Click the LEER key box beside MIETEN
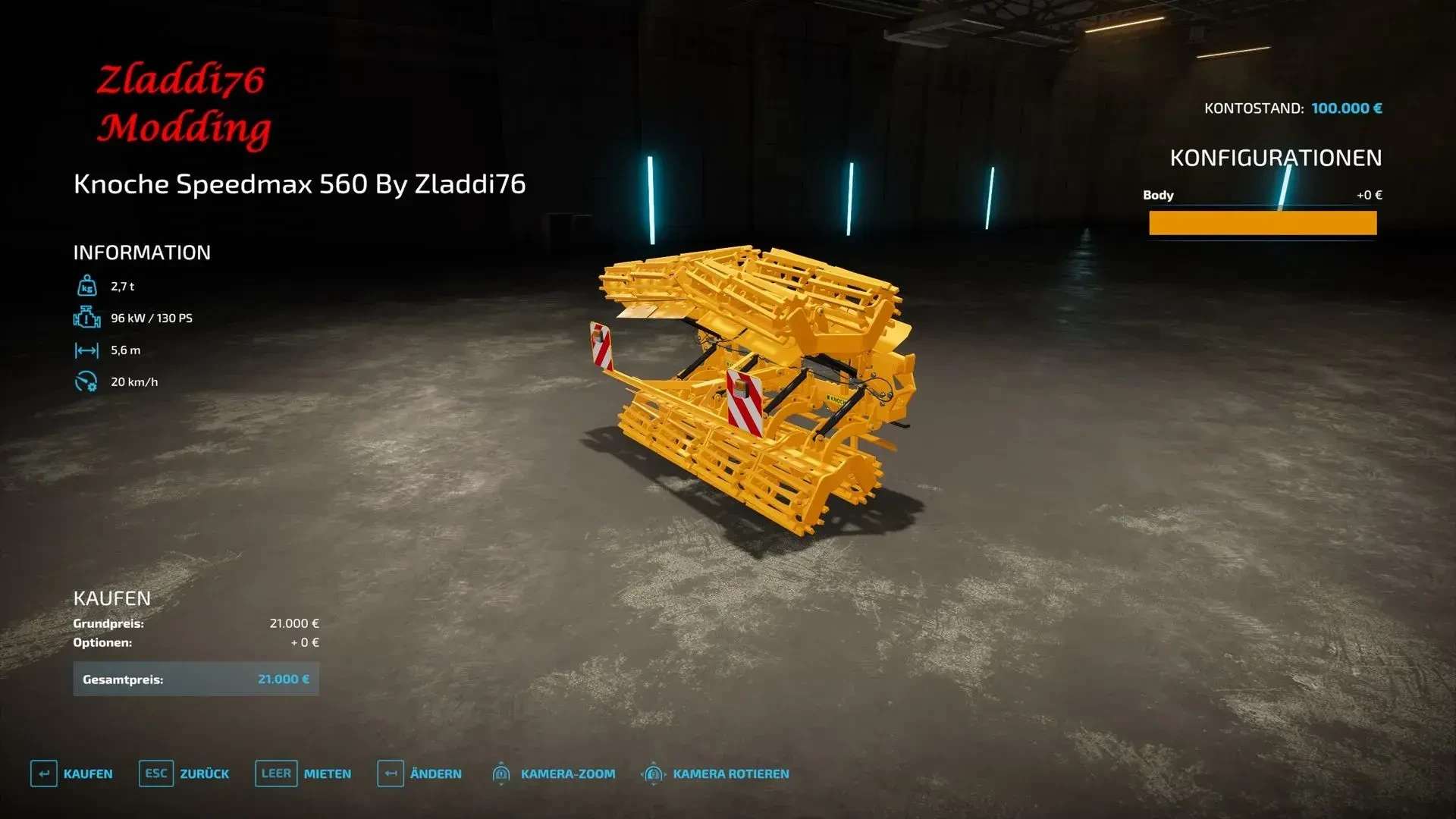 276,773
